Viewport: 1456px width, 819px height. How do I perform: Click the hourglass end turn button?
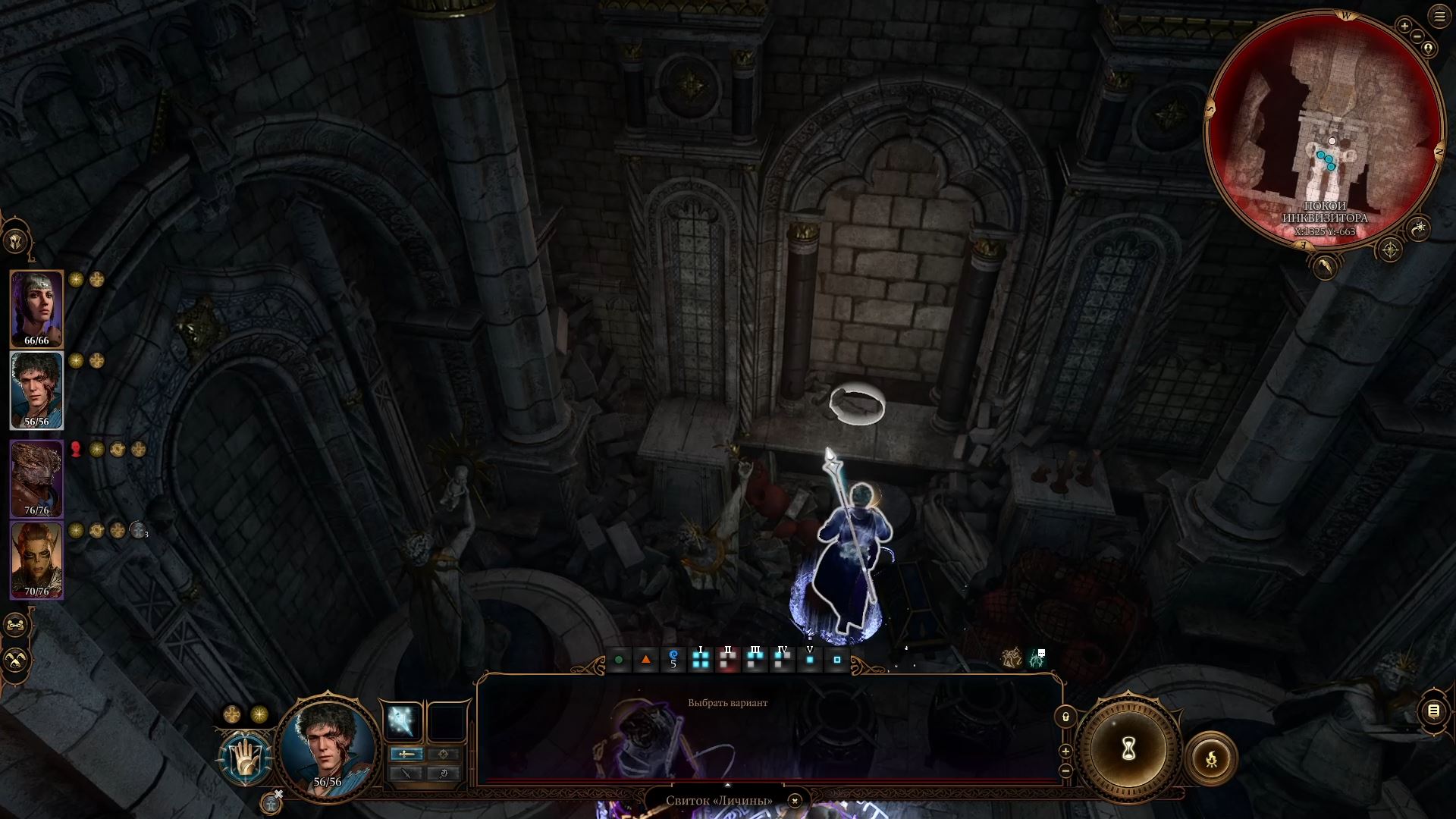tap(1128, 750)
